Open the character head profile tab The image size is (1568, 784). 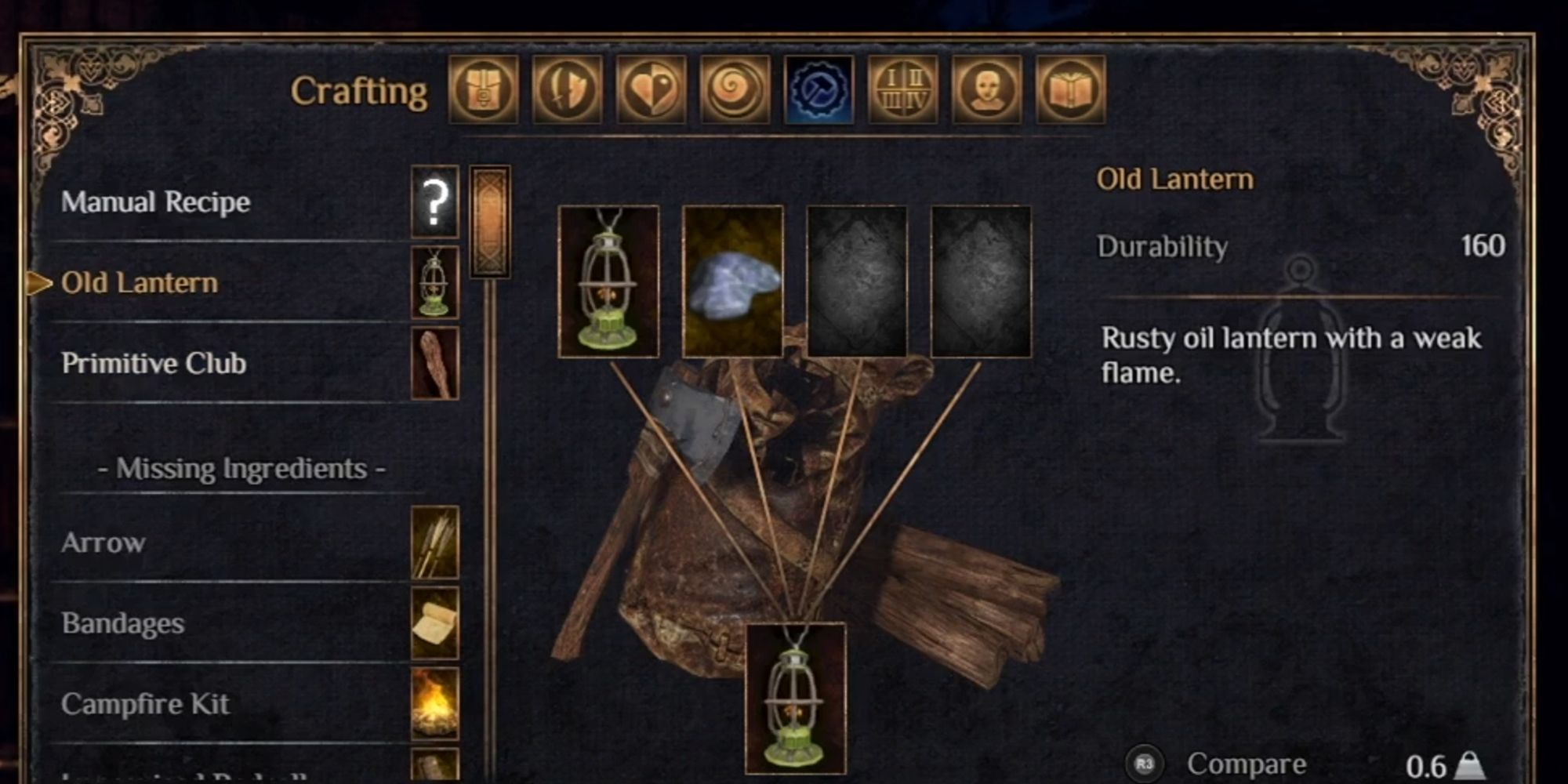coord(985,90)
